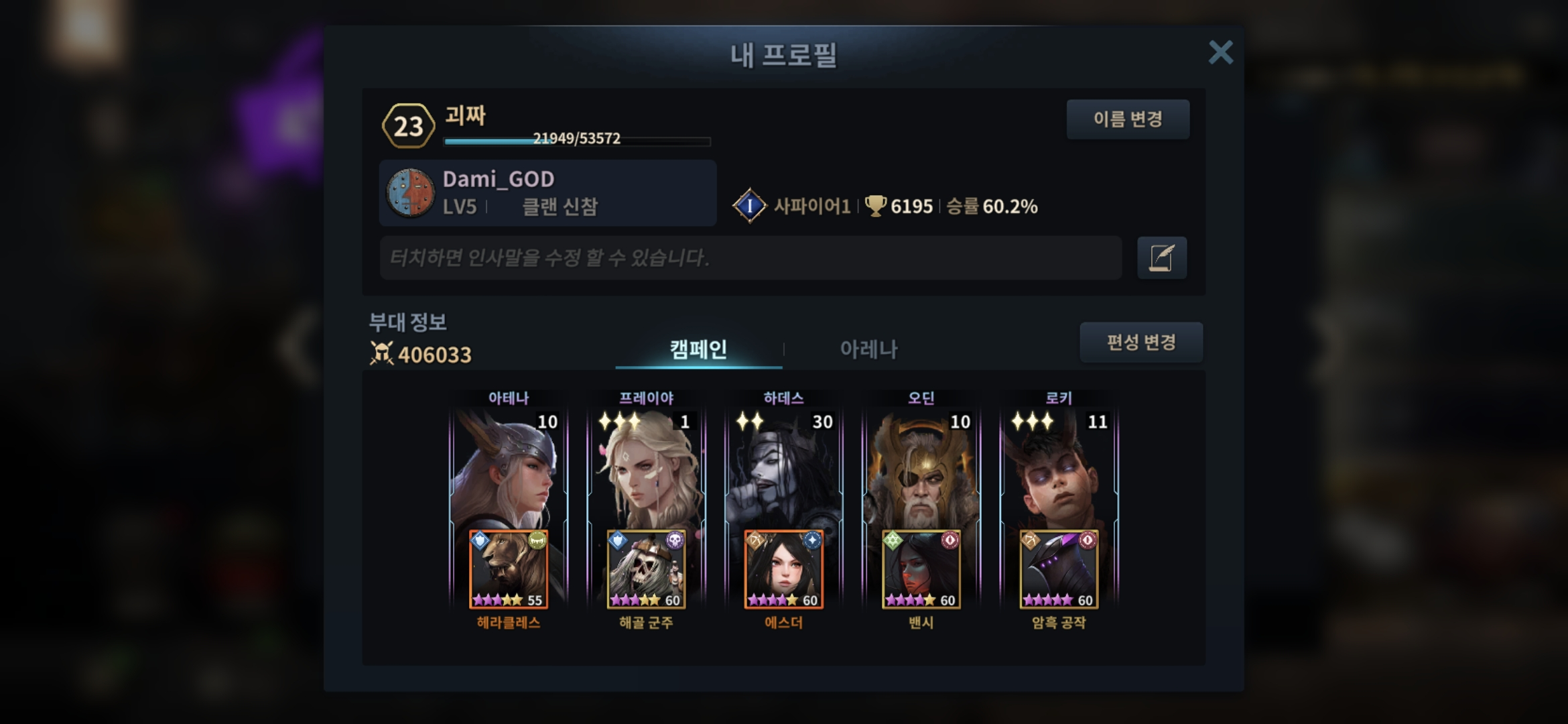Viewport: 1568px width, 724px height.
Task: View the Heracles (헤라클레스) unit portrait
Action: pos(509,570)
